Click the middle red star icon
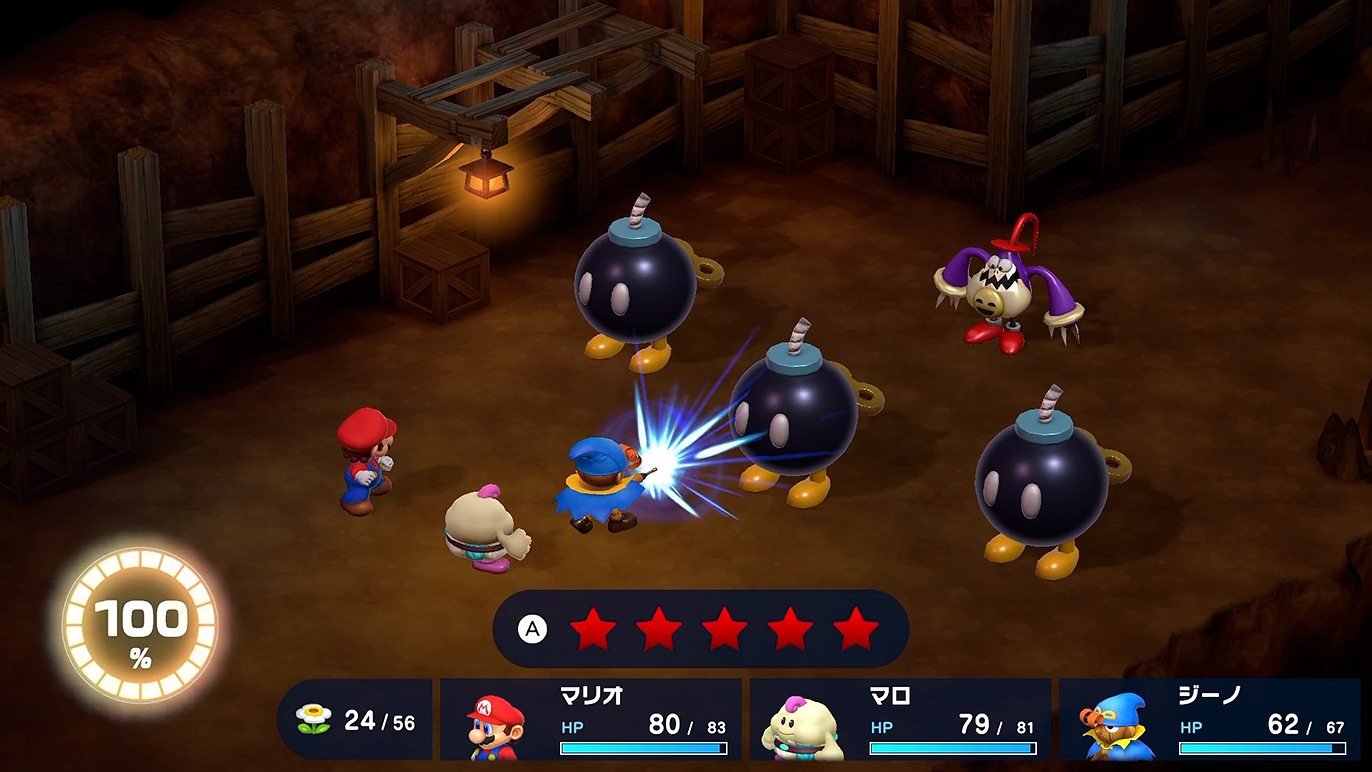Image resolution: width=1372 pixels, height=772 pixels. [x=724, y=630]
